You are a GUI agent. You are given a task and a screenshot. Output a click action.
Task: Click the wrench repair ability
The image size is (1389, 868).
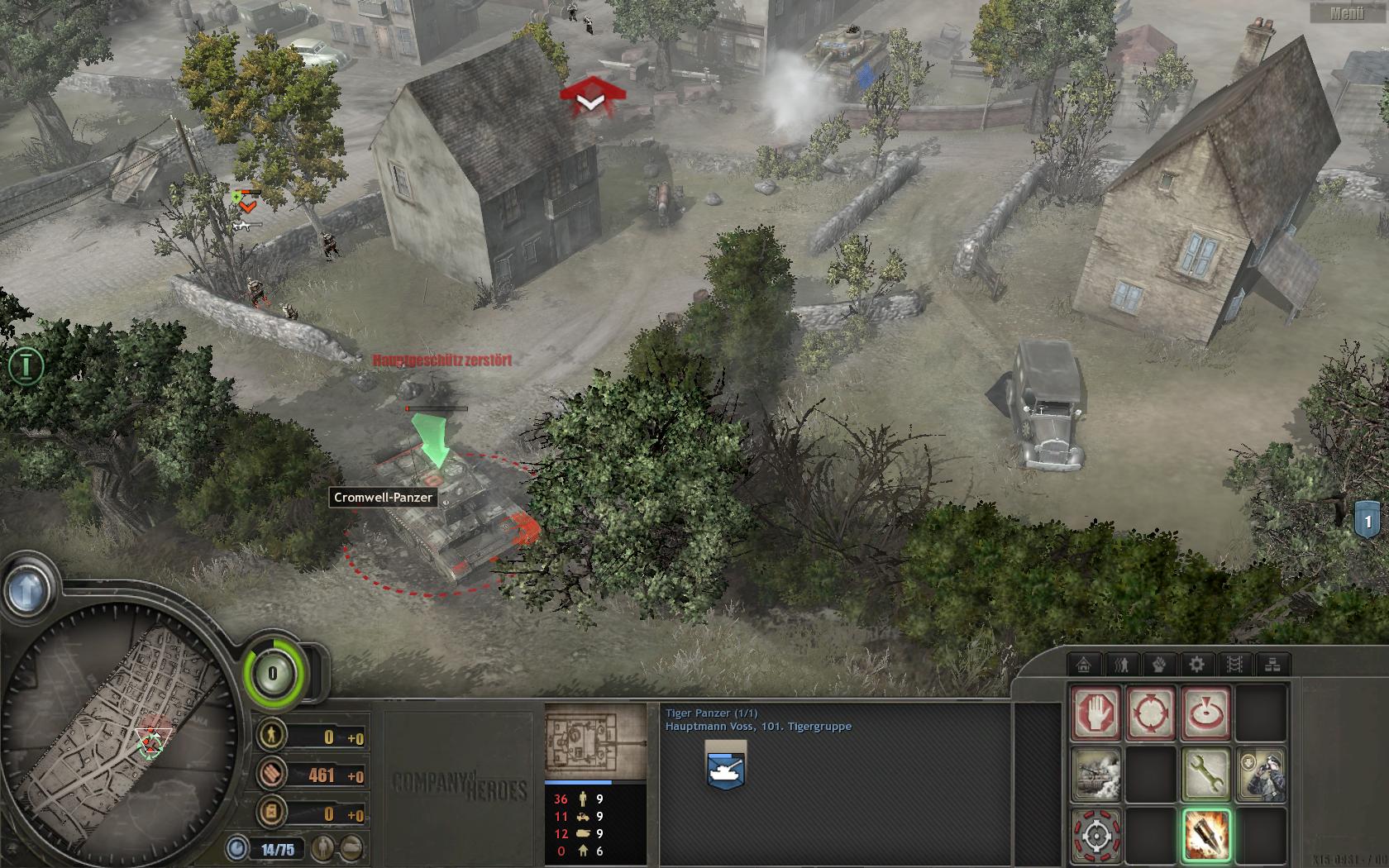(1205, 774)
